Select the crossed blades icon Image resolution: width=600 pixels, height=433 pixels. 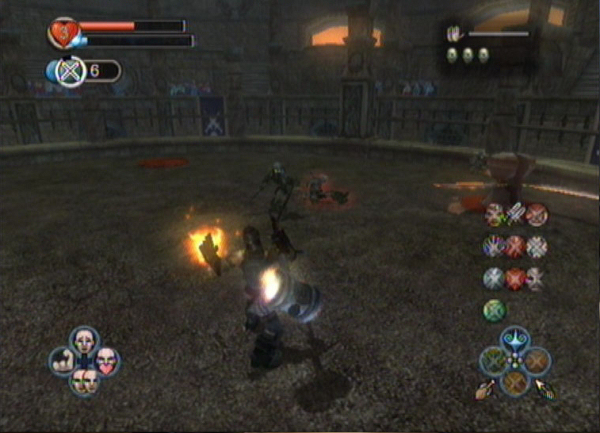pyautogui.click(x=516, y=214)
